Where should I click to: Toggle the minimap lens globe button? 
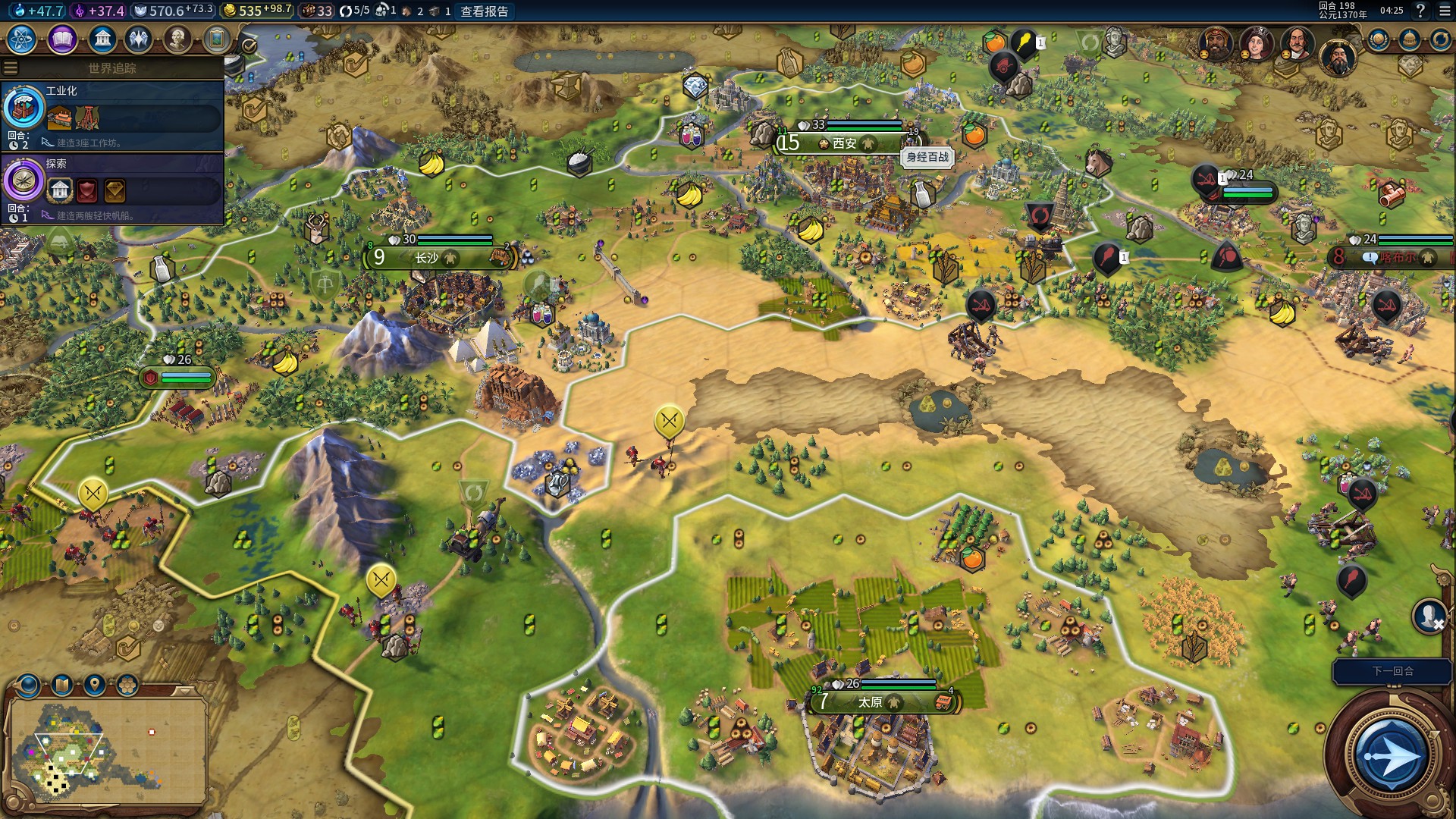[x=29, y=686]
